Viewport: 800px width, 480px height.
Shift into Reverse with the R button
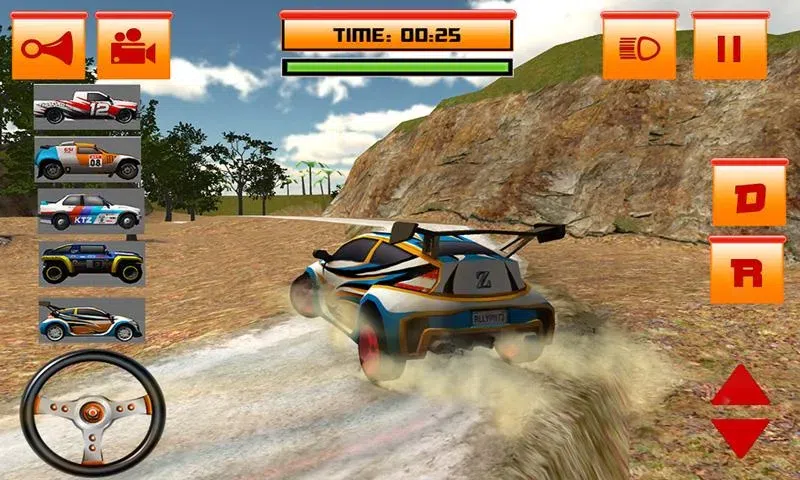coord(747,272)
